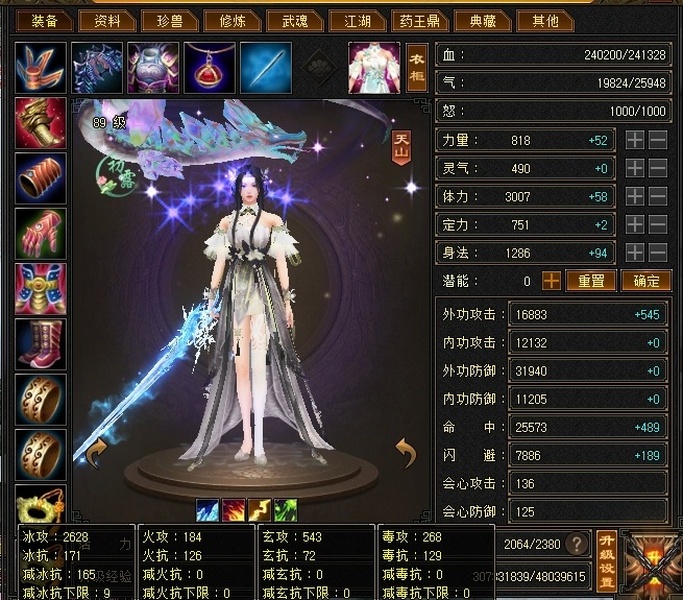Select the red gloves equipment slot
The width and height of the screenshot is (683, 600).
[x=41, y=233]
